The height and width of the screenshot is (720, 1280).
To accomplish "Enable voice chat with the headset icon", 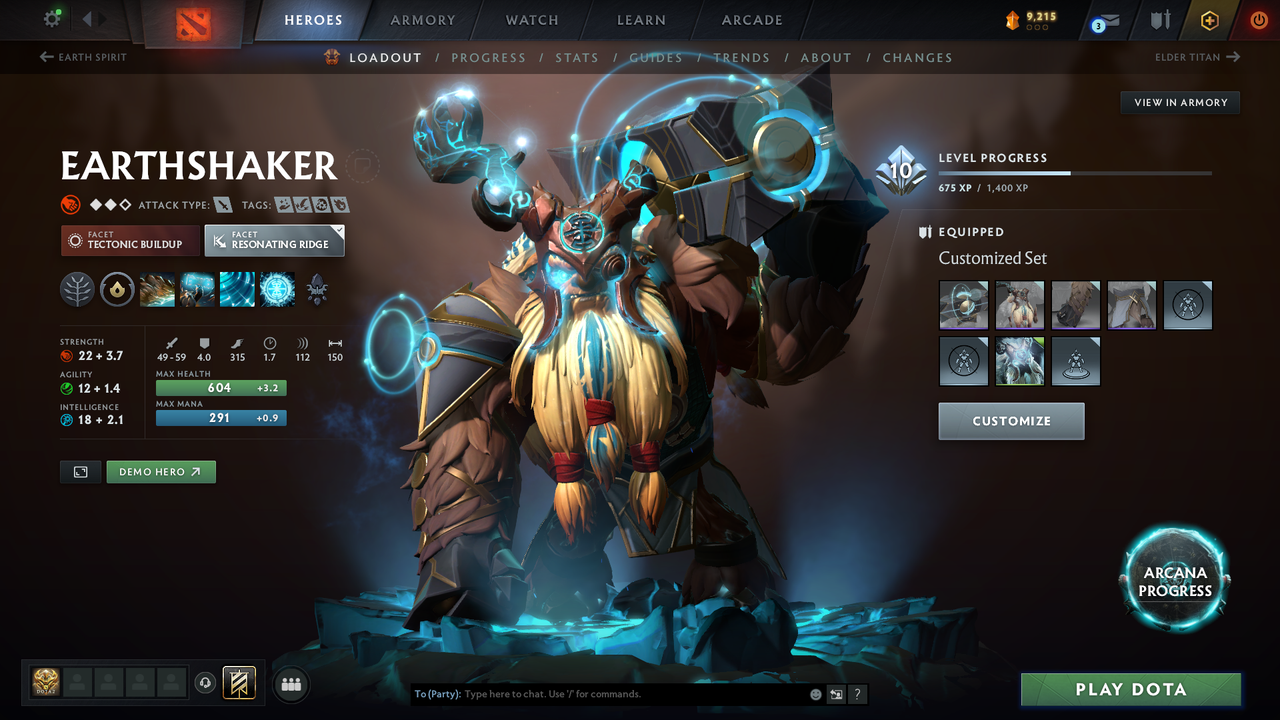I will tap(207, 682).
